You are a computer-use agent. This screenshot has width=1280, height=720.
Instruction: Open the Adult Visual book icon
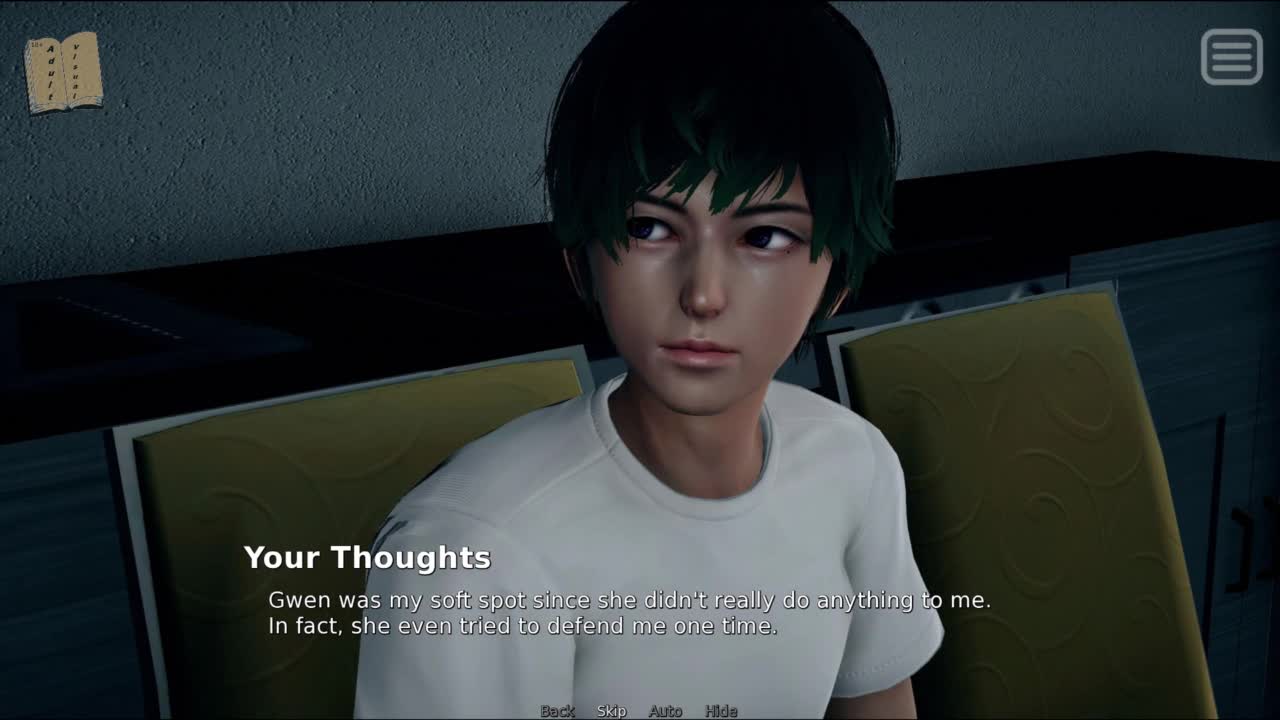(x=63, y=72)
